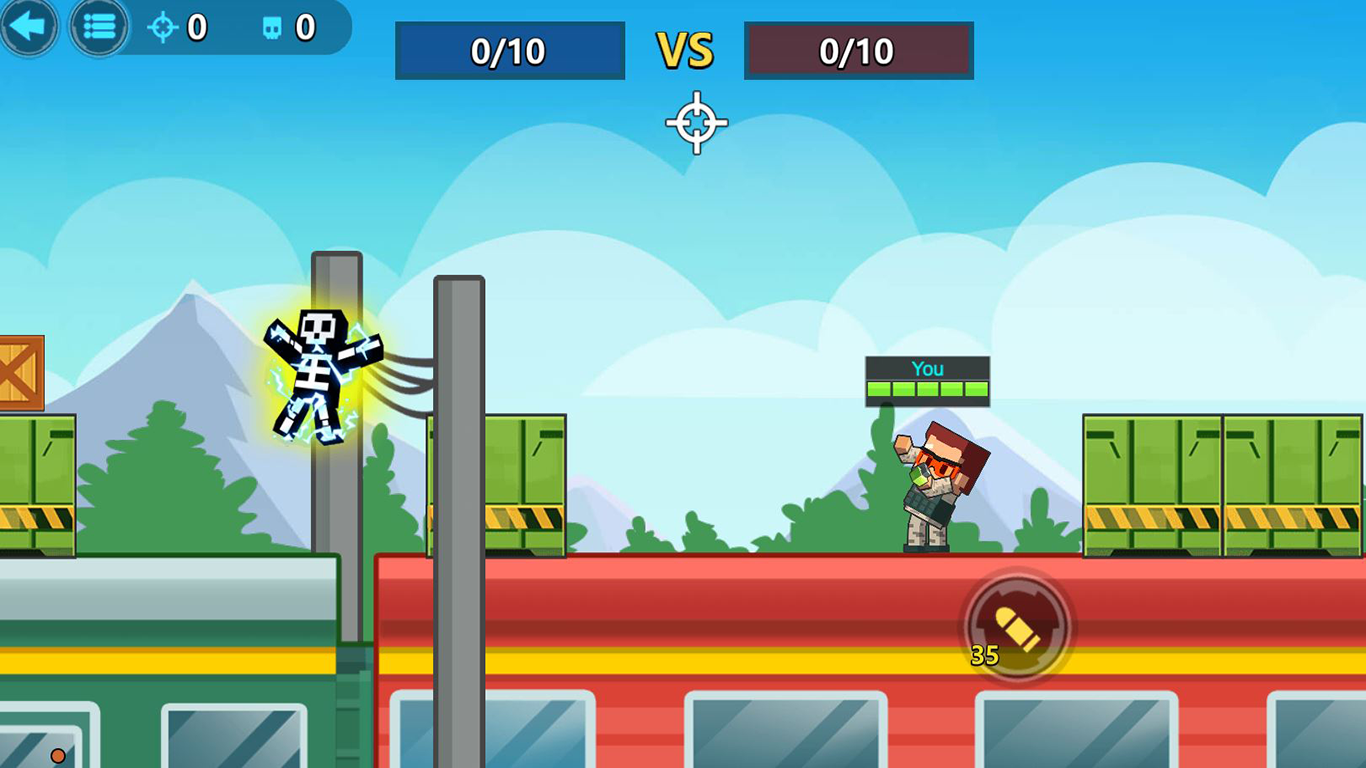
Task: Open the in-game menu list icon
Action: [99, 26]
